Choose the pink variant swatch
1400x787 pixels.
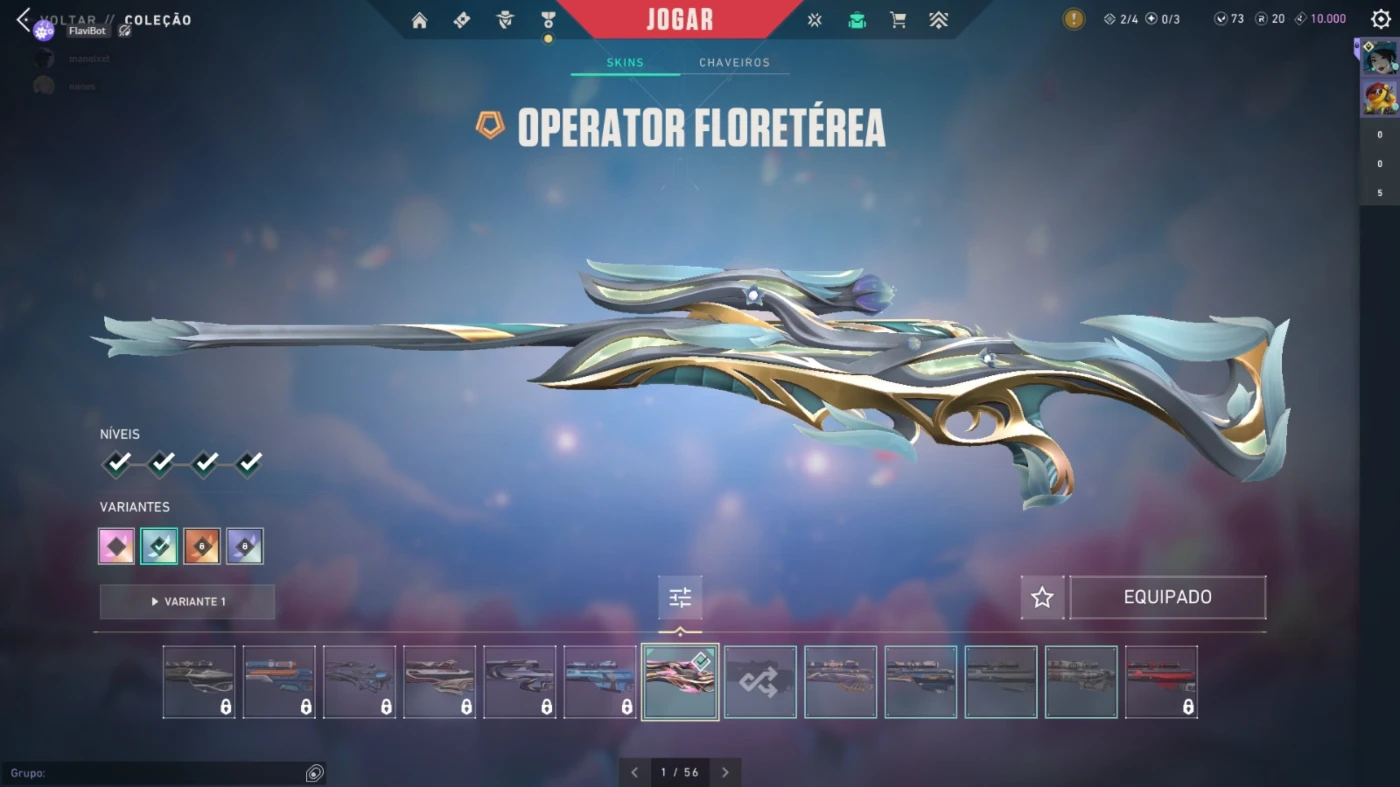[117, 546]
